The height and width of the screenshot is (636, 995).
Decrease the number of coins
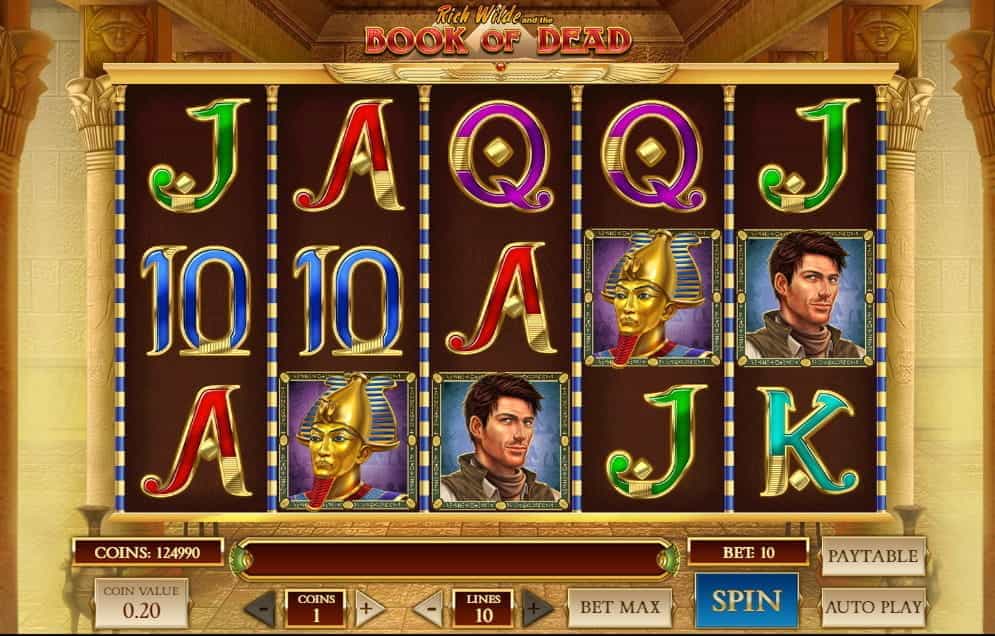[261, 607]
